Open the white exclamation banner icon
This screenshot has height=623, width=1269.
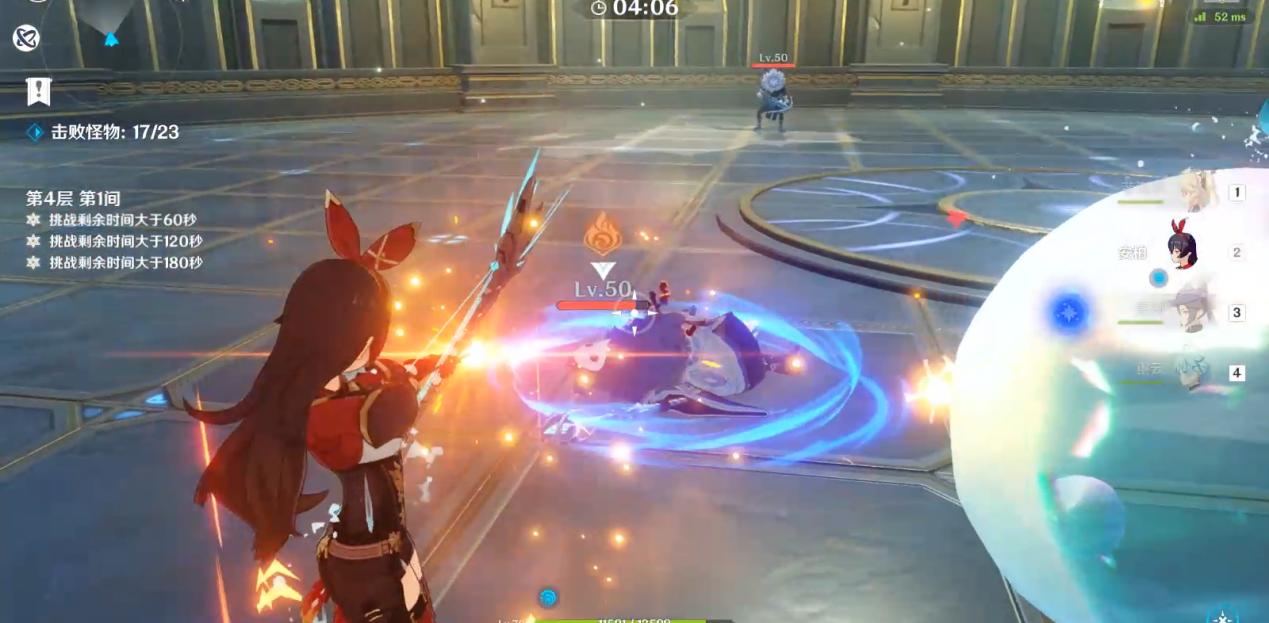(38, 92)
